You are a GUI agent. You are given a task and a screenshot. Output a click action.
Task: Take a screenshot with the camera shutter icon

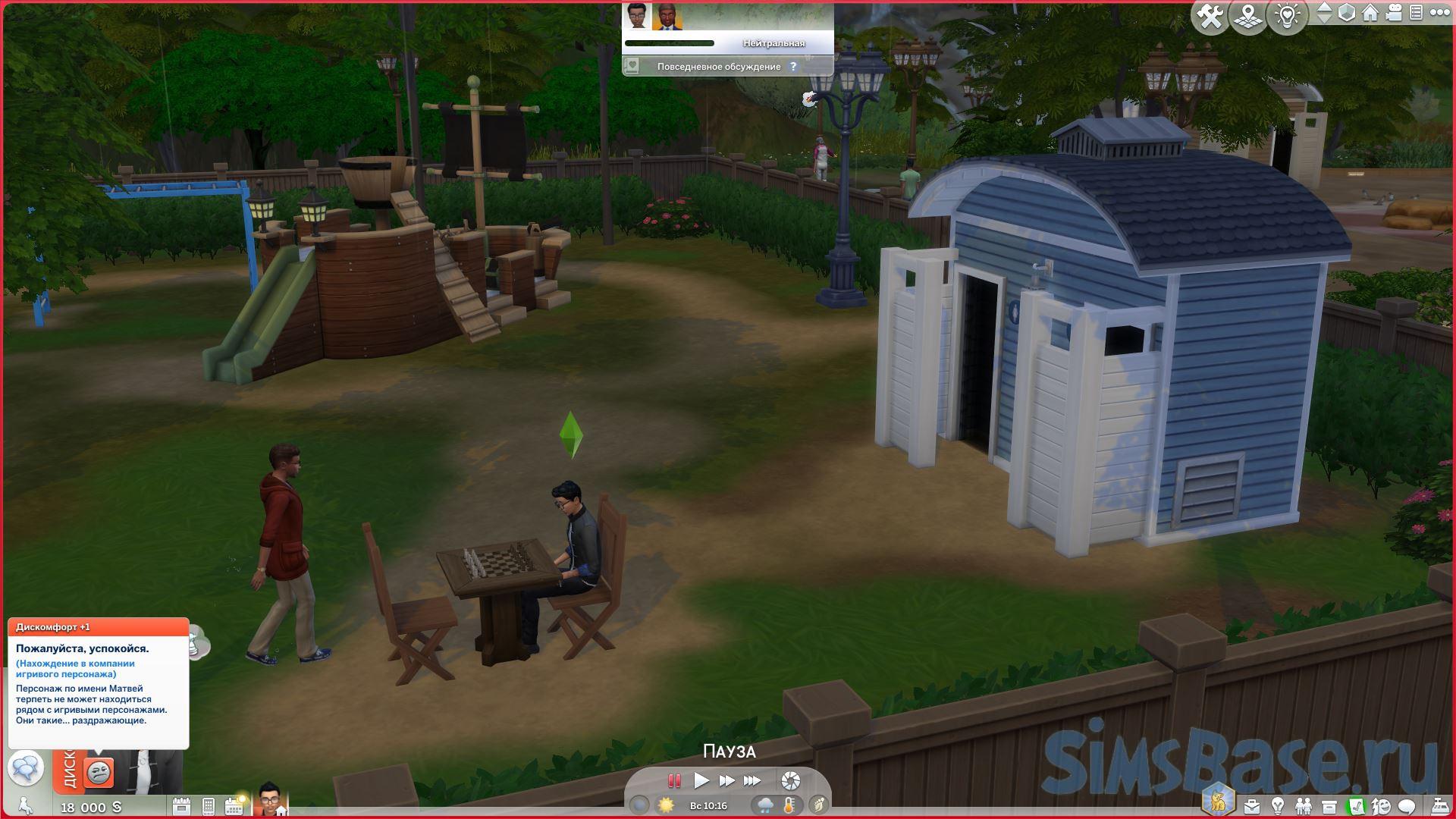point(790,780)
